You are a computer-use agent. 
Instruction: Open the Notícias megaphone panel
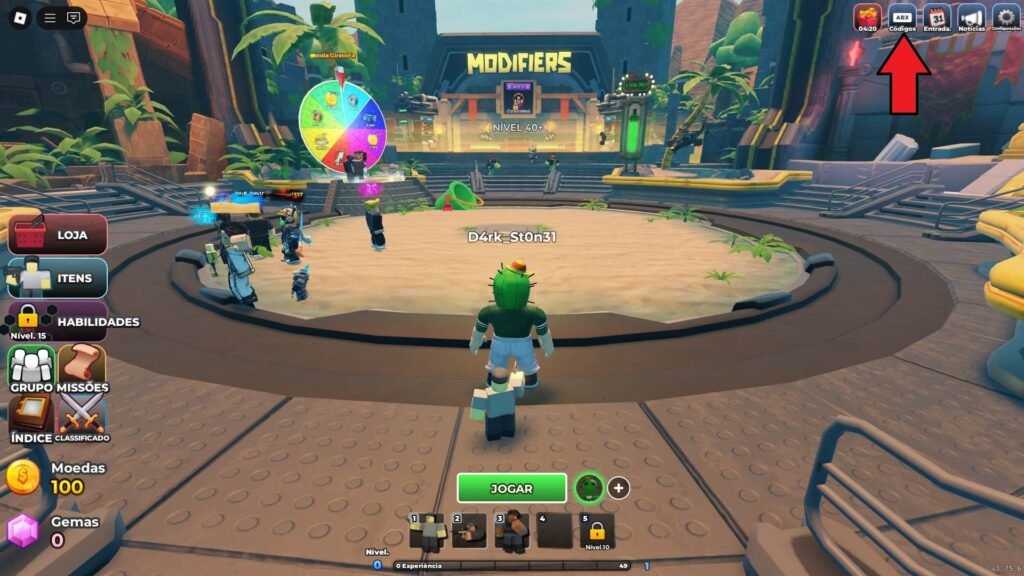[x=971, y=18]
